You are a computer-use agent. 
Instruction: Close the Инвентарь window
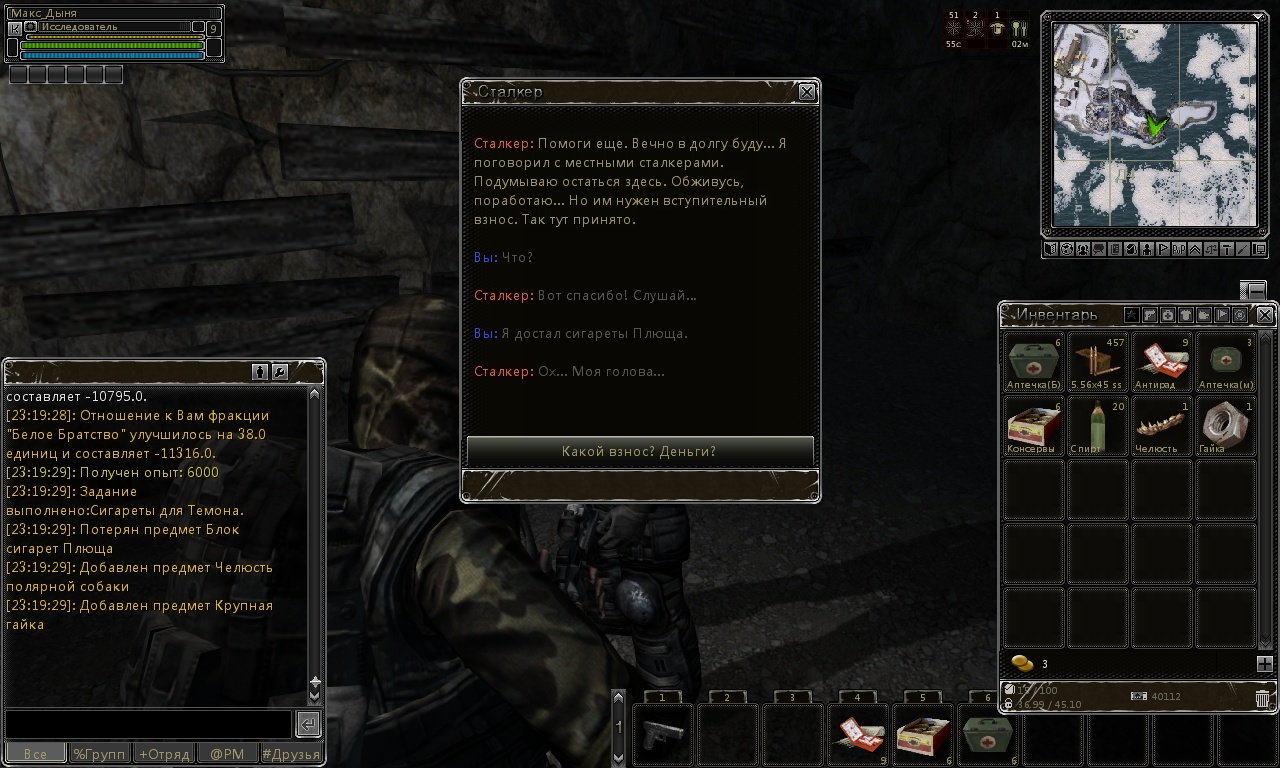click(x=1265, y=315)
